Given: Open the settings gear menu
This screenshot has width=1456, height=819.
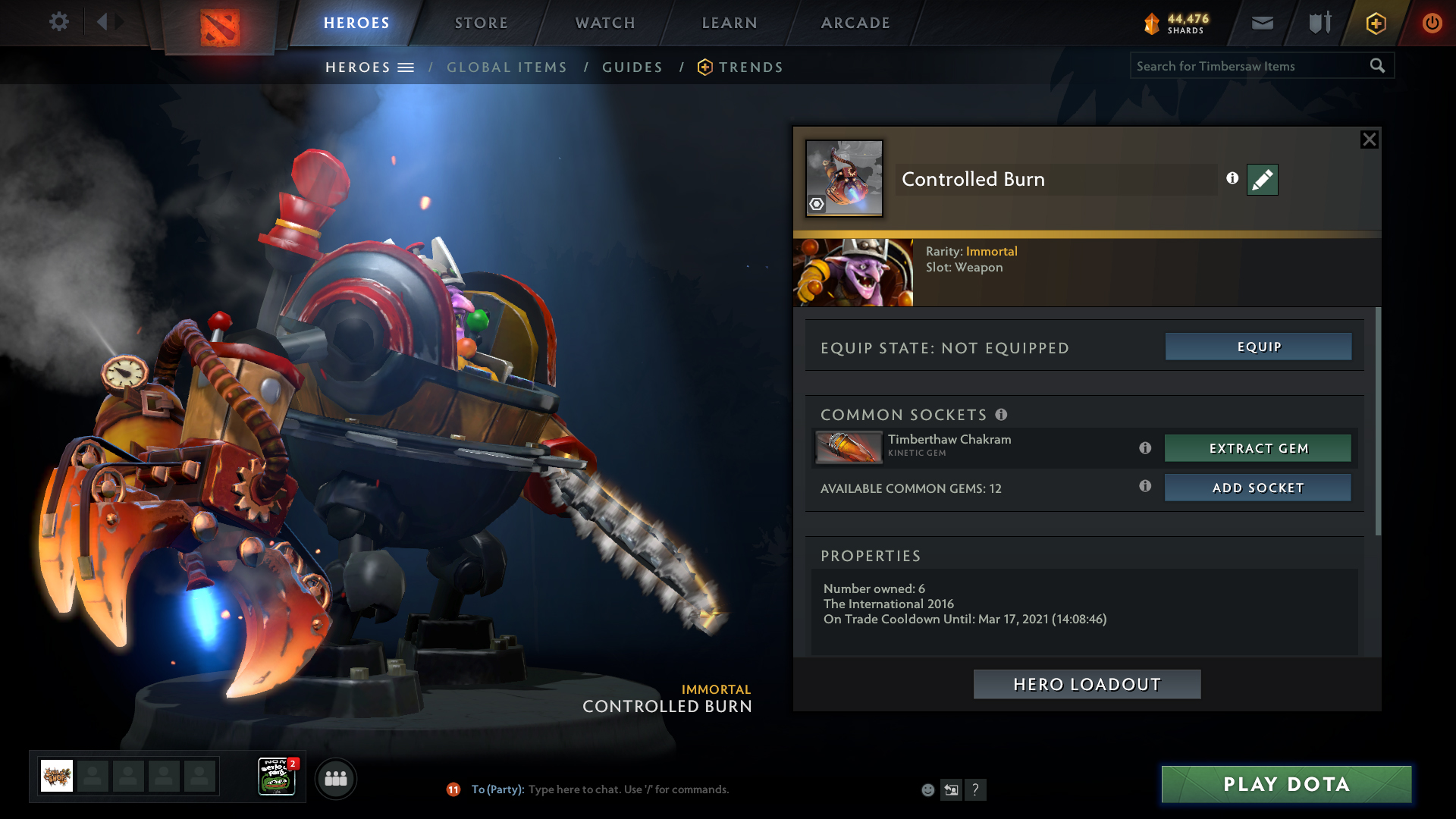Looking at the screenshot, I should 58,22.
